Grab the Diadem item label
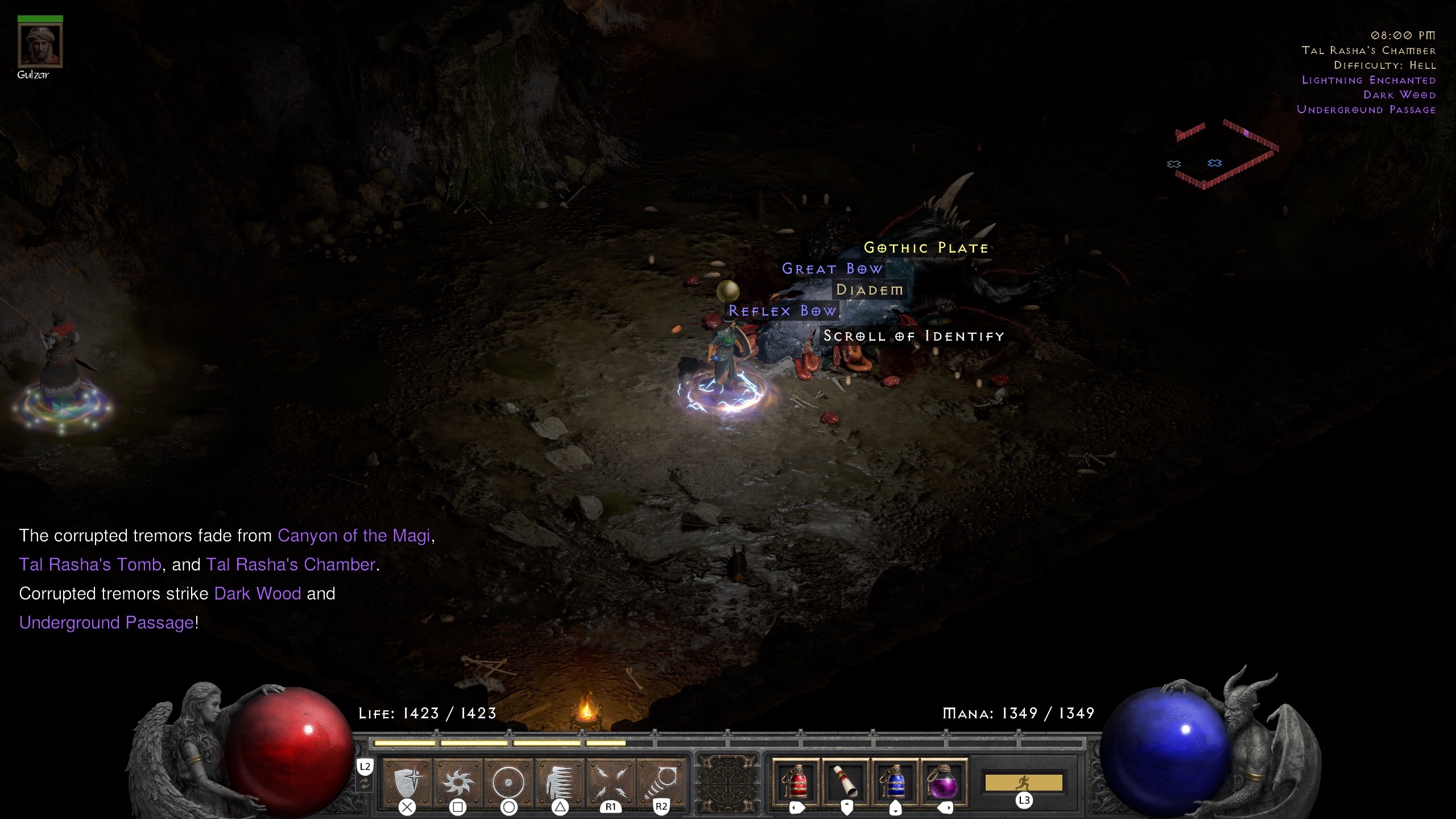 tap(869, 290)
